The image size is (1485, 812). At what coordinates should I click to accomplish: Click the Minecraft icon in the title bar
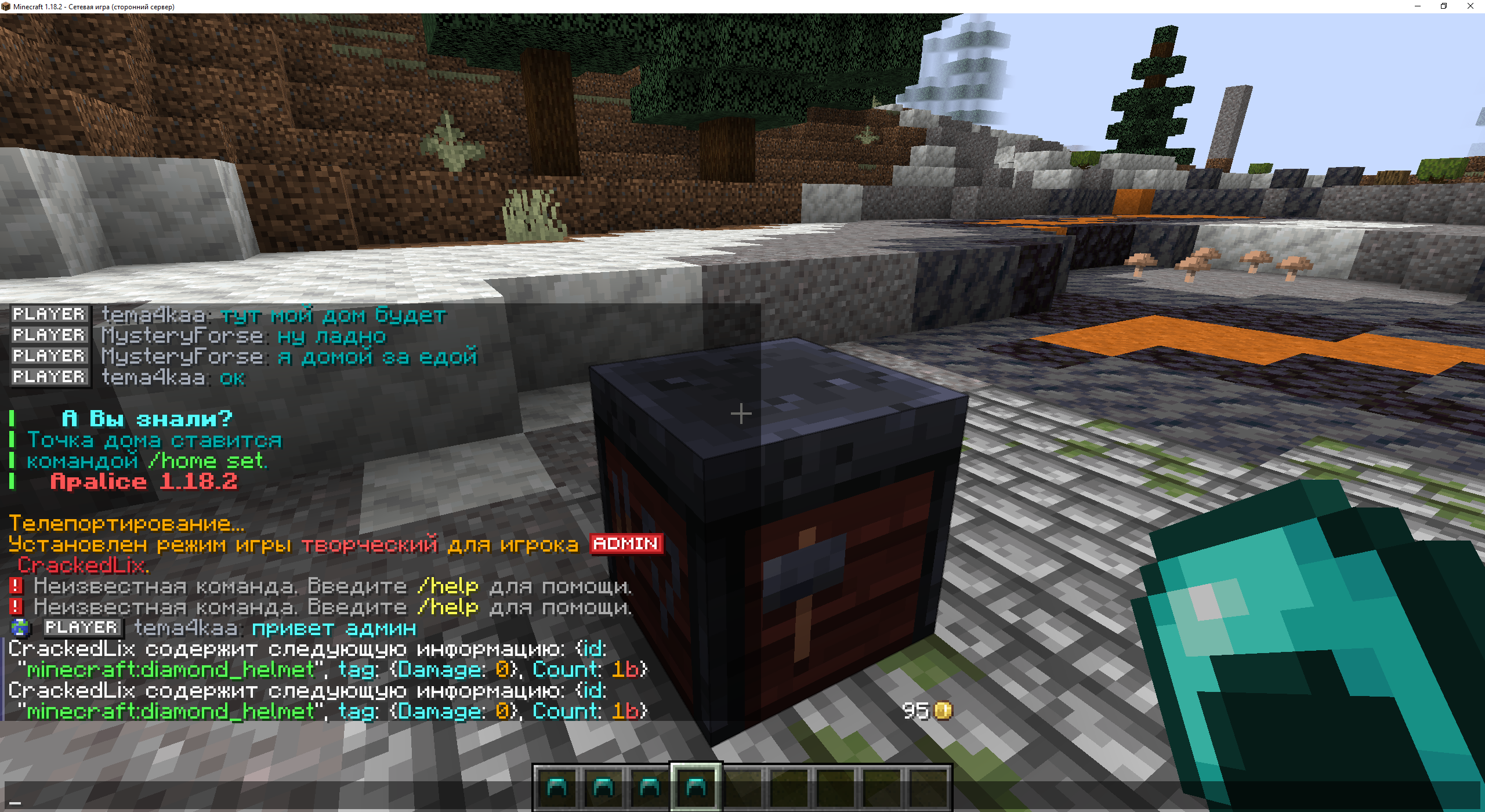click(x=6, y=6)
